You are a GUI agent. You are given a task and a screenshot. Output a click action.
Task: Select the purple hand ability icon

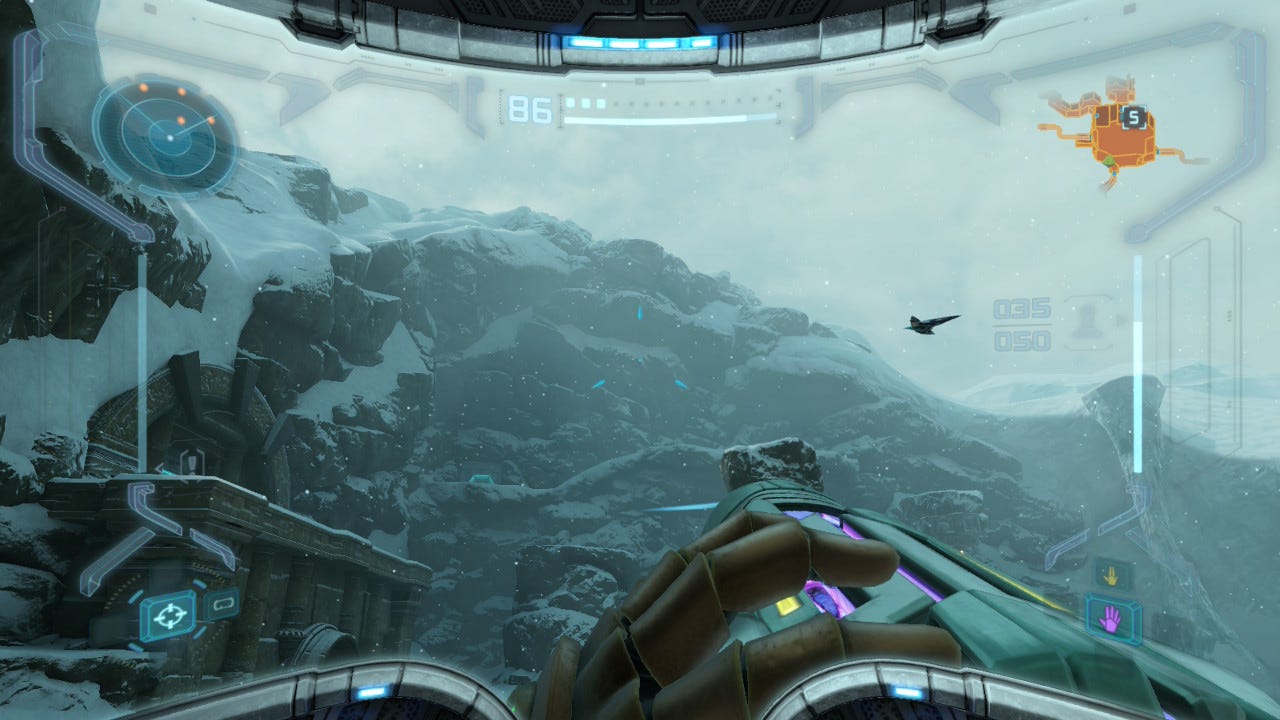tap(1111, 618)
